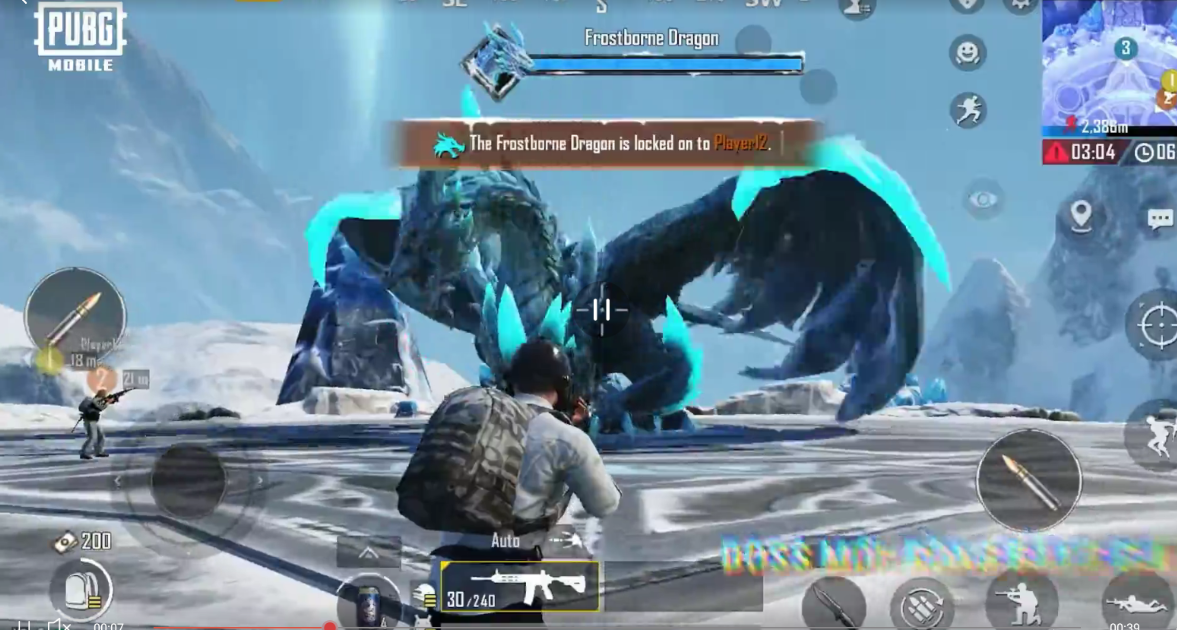Viewport: 1177px width, 630px height.
Task: Open the minimap
Action: [x=1109, y=65]
